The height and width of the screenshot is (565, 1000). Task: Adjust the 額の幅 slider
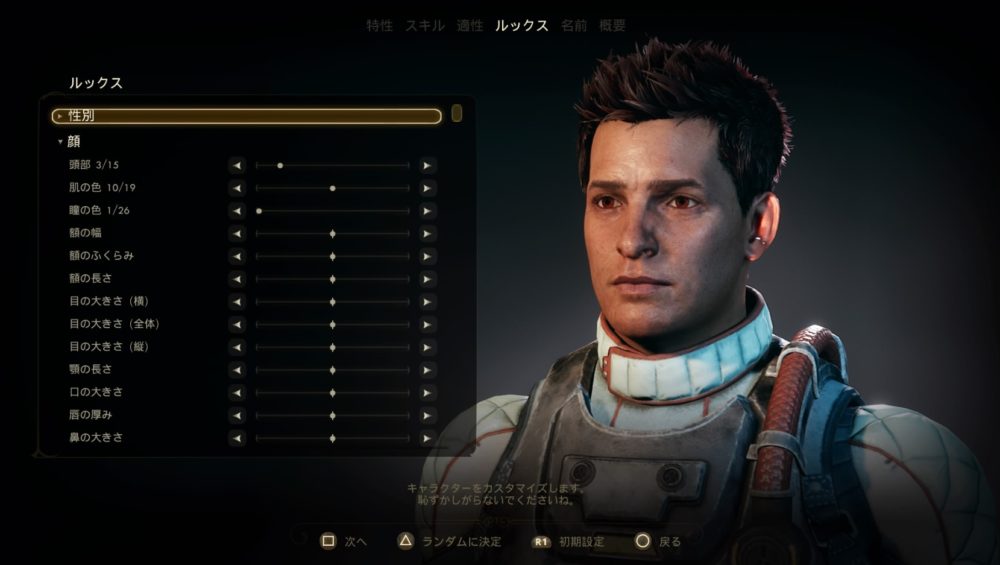pyautogui.click(x=332, y=233)
